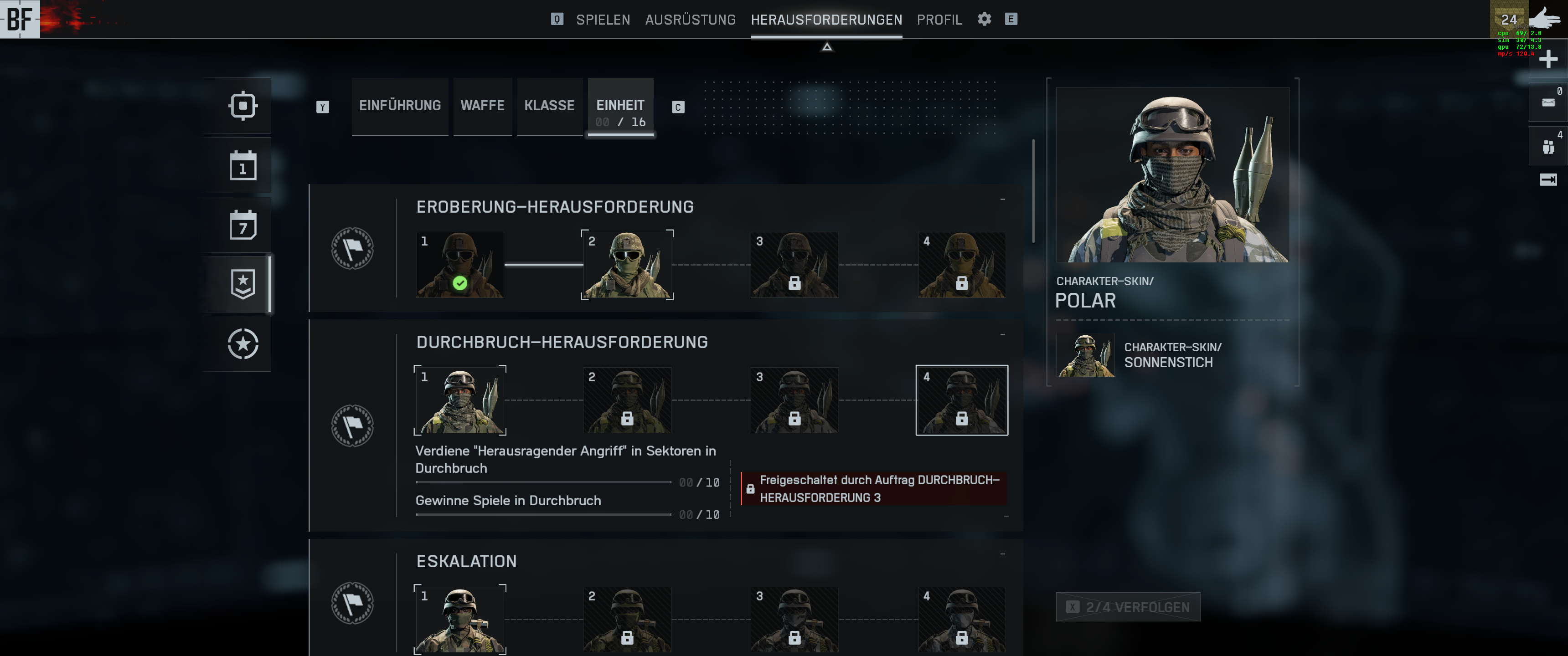Screen dimensions: 1568x656
Task: Choose Eroberung challenge tile 2
Action: (627, 265)
